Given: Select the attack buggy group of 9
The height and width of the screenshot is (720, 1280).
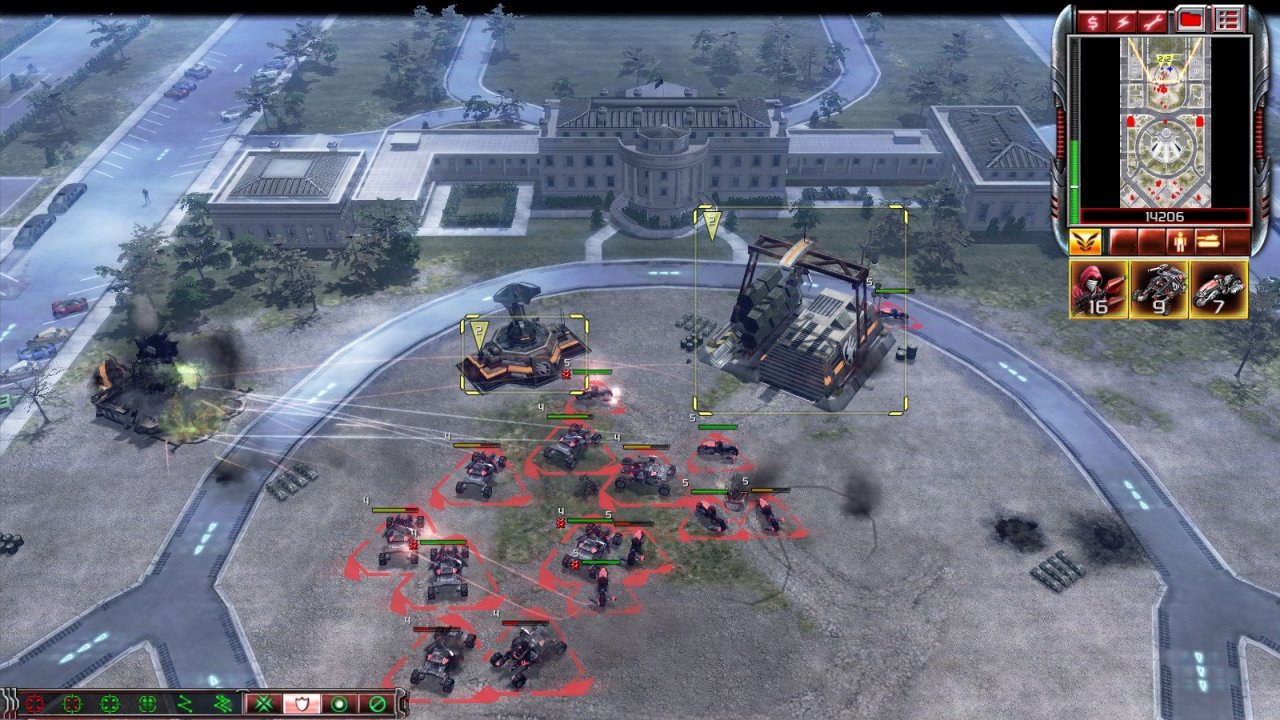Looking at the screenshot, I should coord(1158,289).
